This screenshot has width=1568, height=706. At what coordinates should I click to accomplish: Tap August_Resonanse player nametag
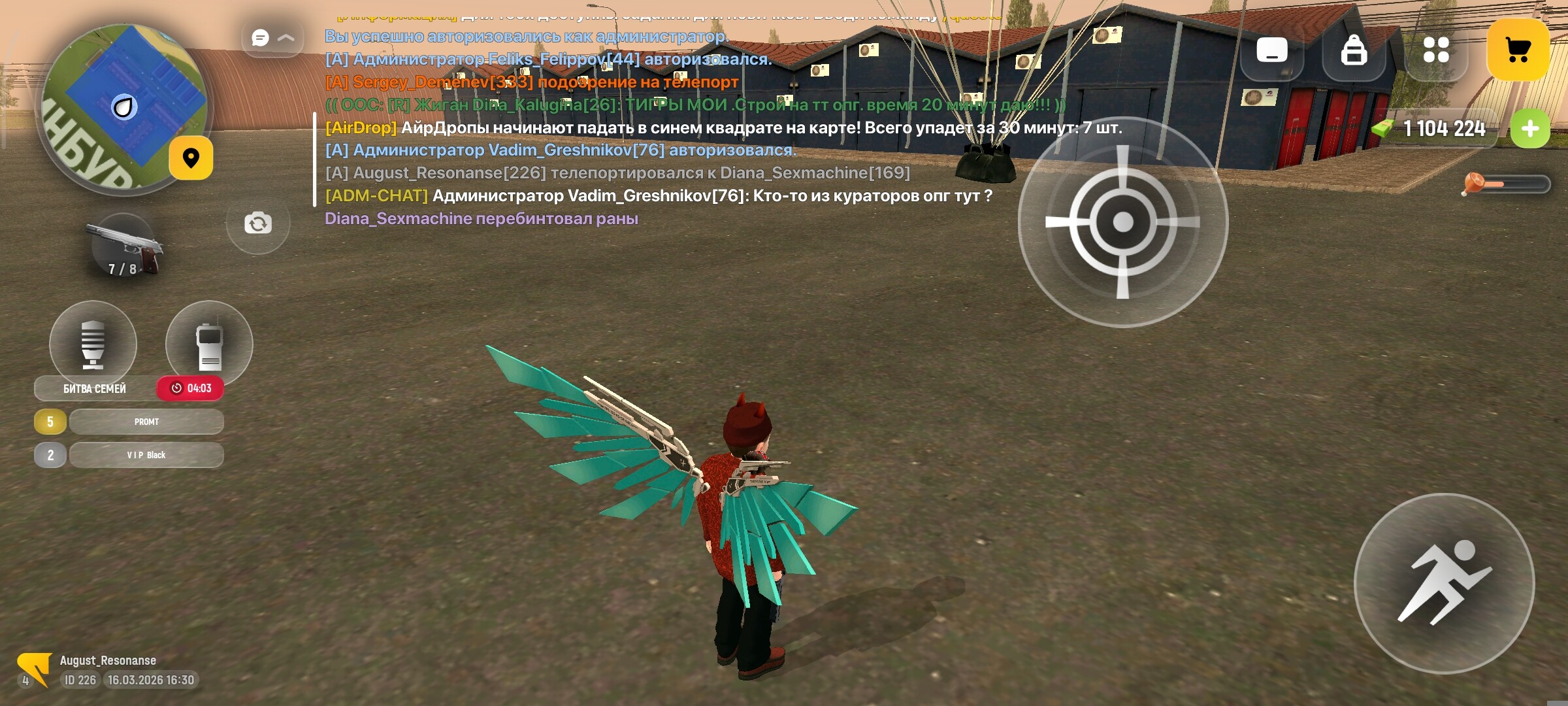(x=108, y=660)
